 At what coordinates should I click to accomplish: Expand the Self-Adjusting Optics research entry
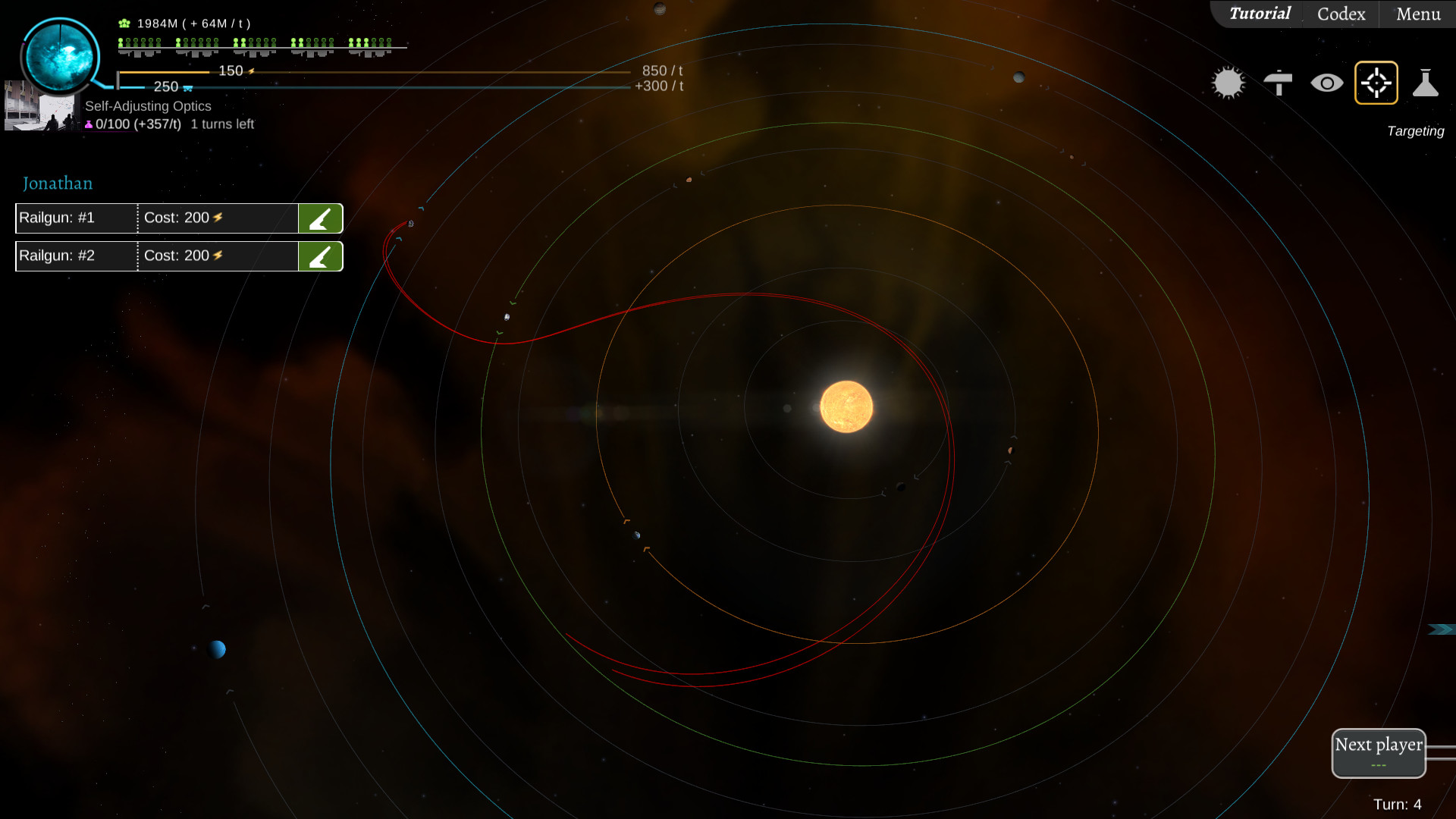tap(149, 106)
